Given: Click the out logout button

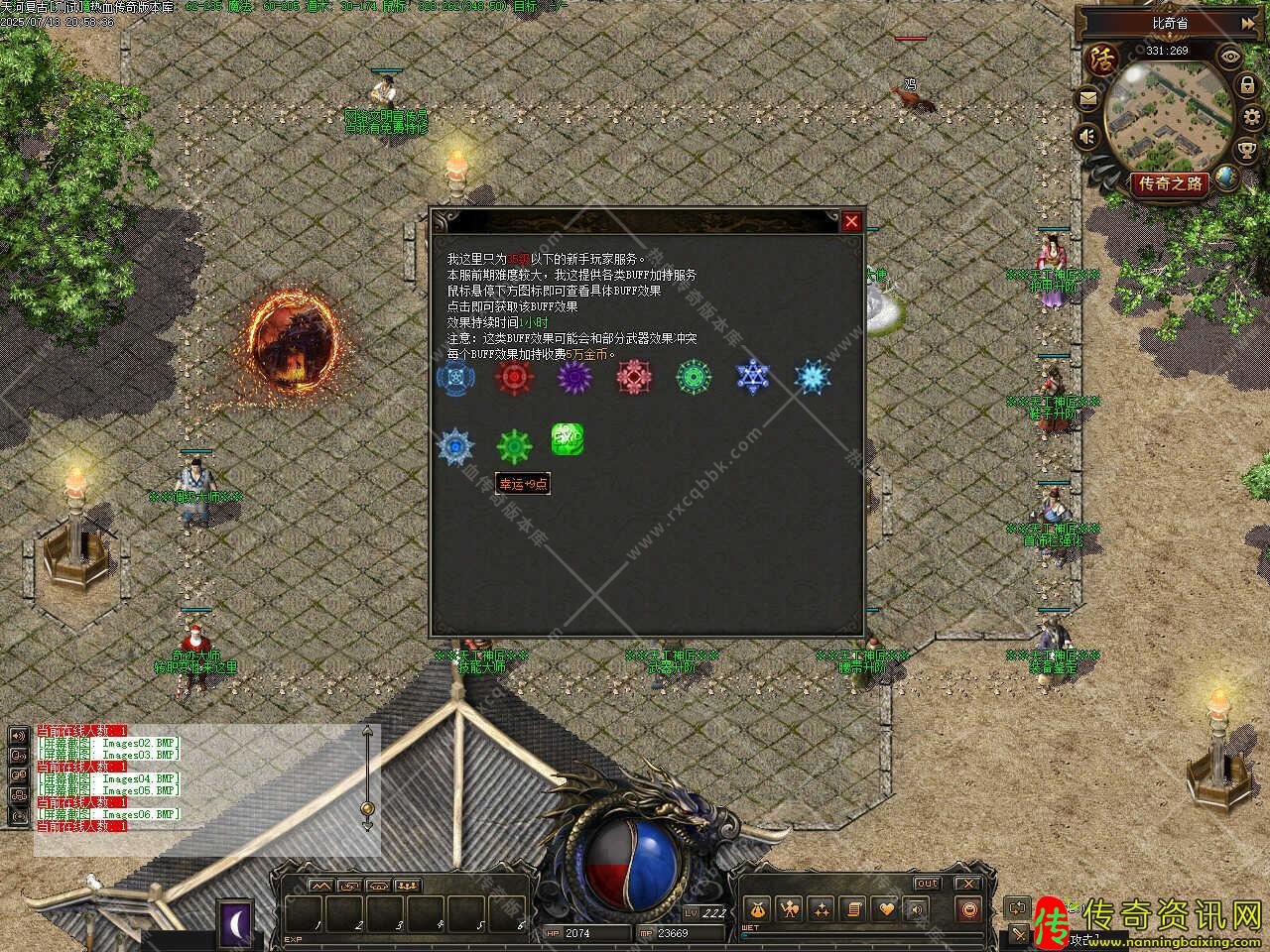Looking at the screenshot, I should 927,883.
